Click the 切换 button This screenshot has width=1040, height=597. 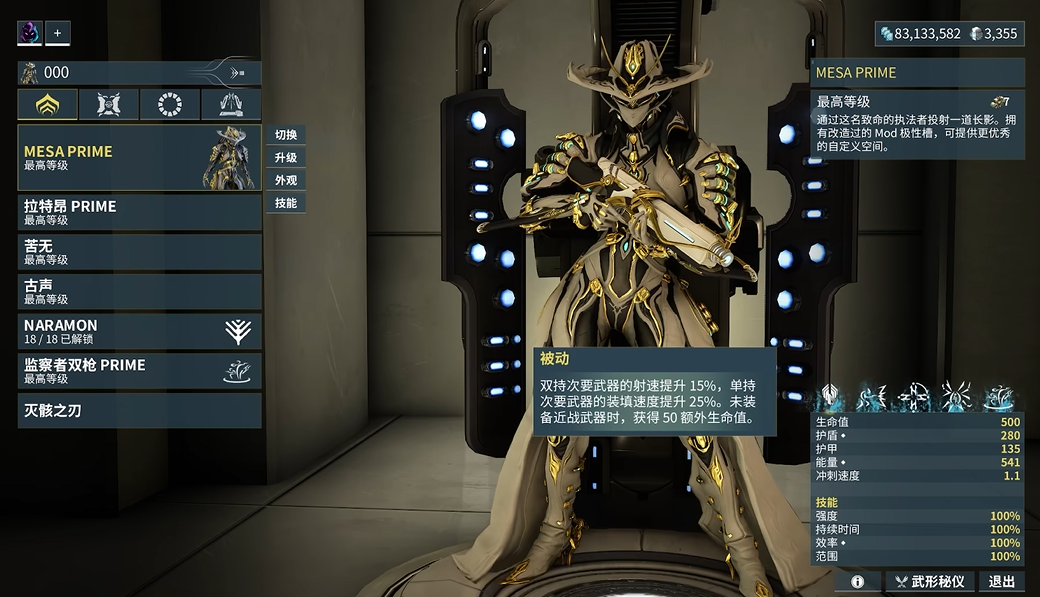[286, 135]
